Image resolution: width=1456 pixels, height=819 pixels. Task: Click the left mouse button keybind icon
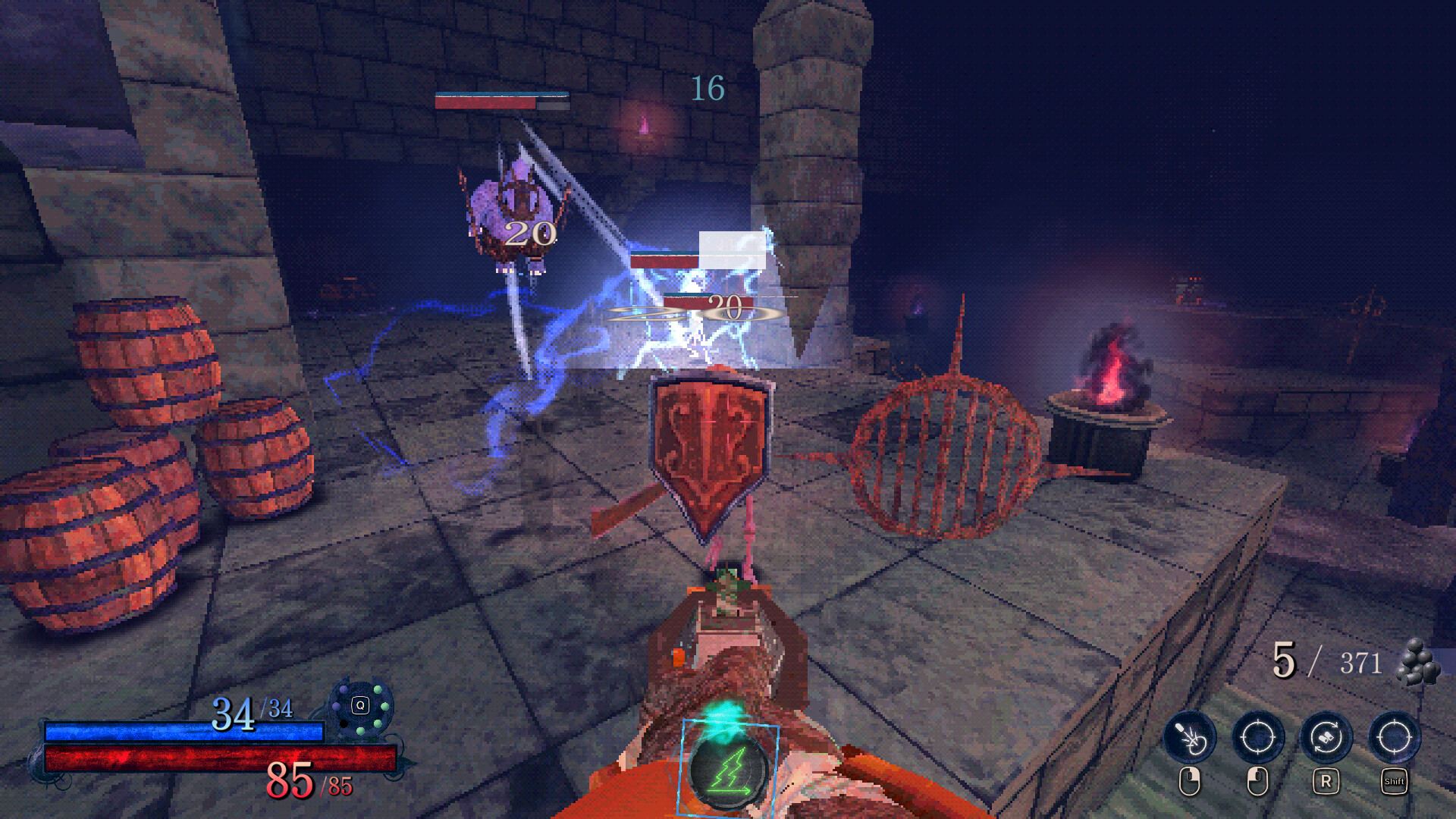pyautogui.click(x=1191, y=781)
